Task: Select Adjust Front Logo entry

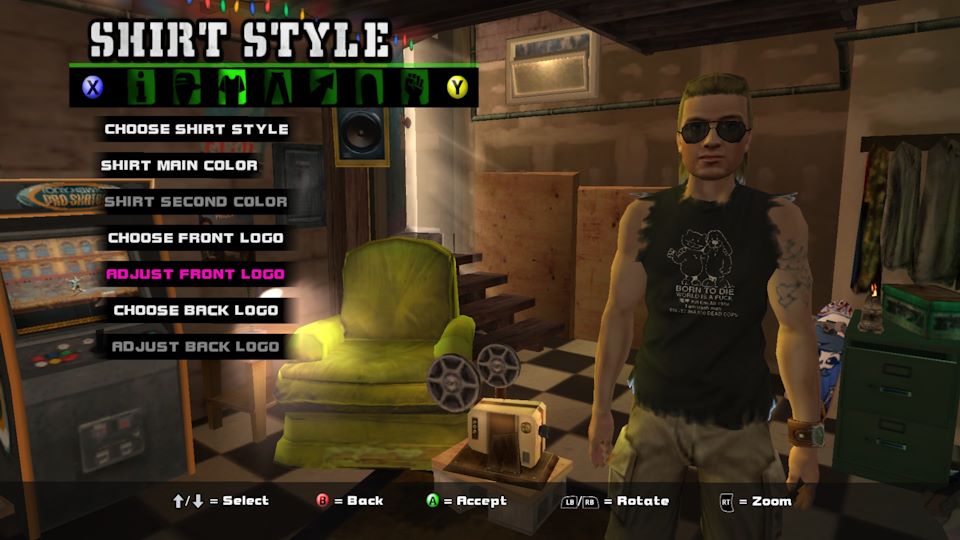Action: coord(196,274)
